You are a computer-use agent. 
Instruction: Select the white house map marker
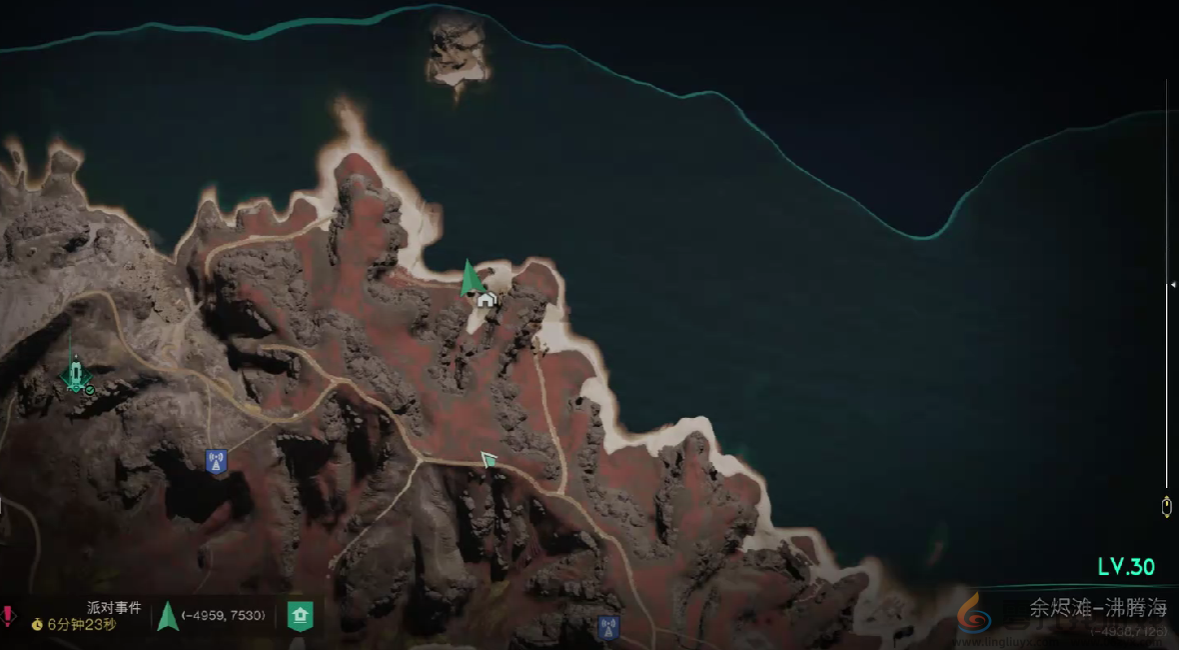(486, 298)
